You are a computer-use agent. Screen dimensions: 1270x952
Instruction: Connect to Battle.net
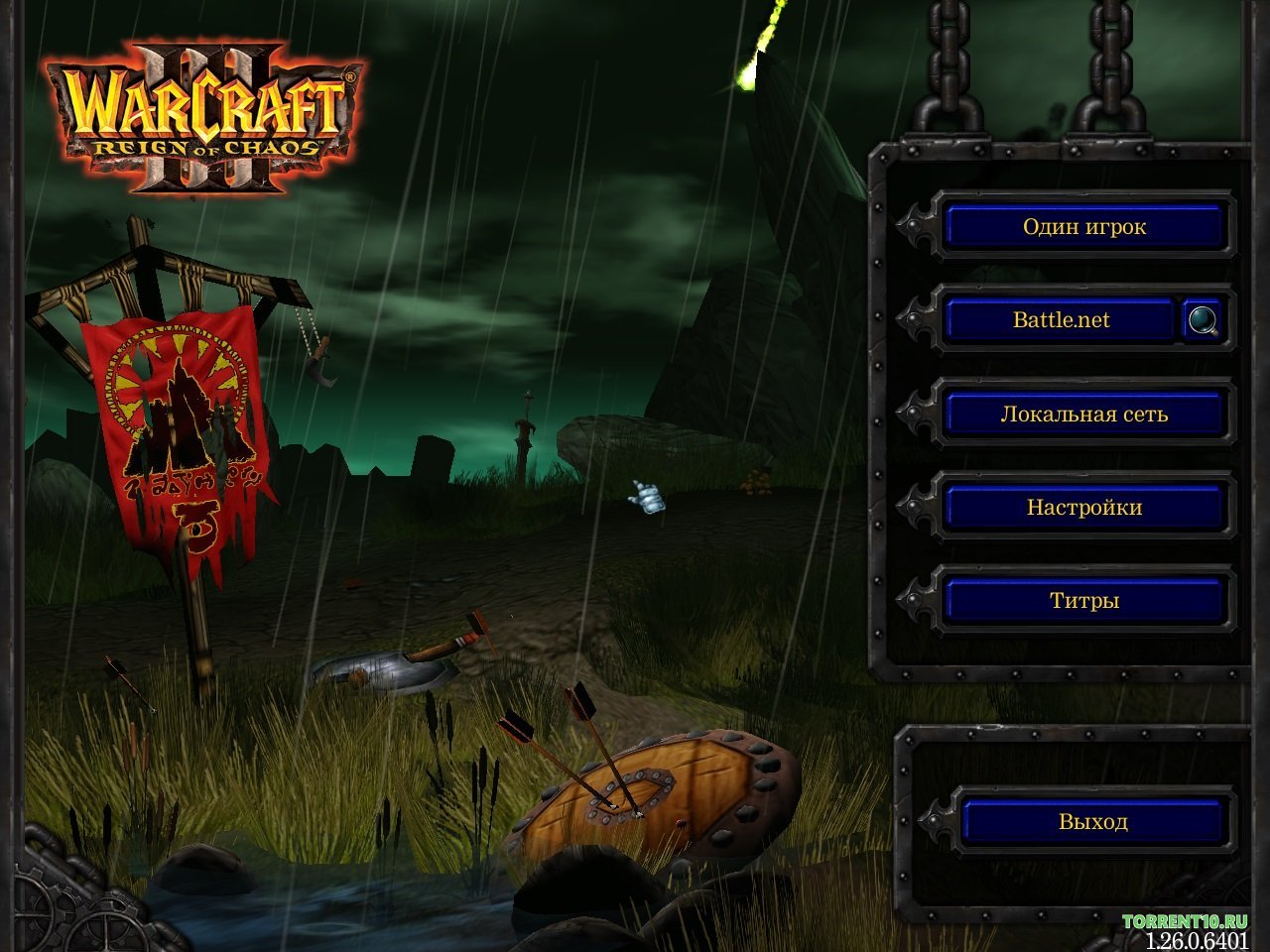[x=1060, y=320]
